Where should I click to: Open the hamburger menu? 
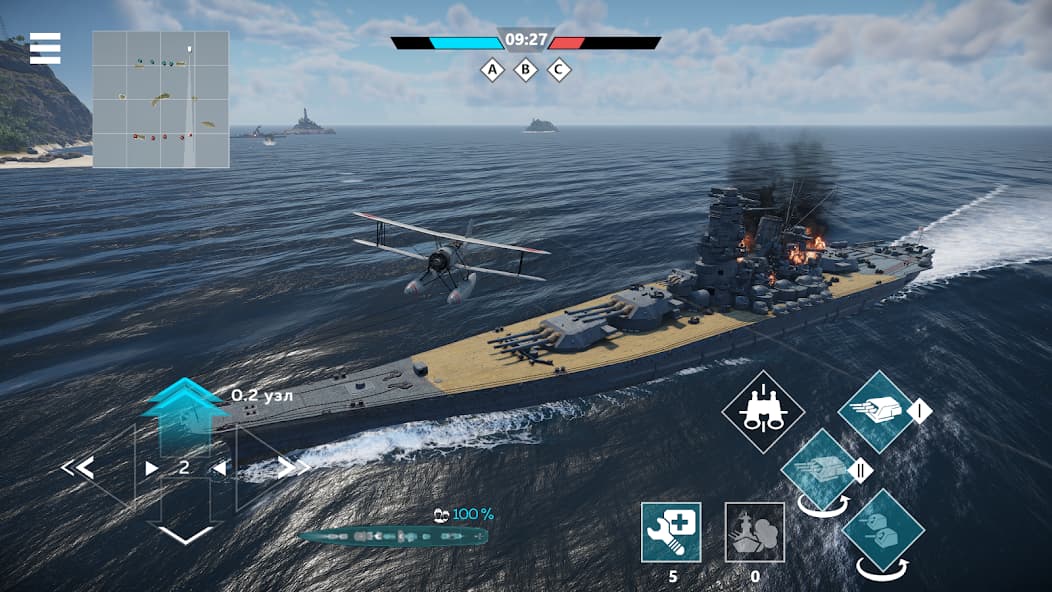[45, 48]
